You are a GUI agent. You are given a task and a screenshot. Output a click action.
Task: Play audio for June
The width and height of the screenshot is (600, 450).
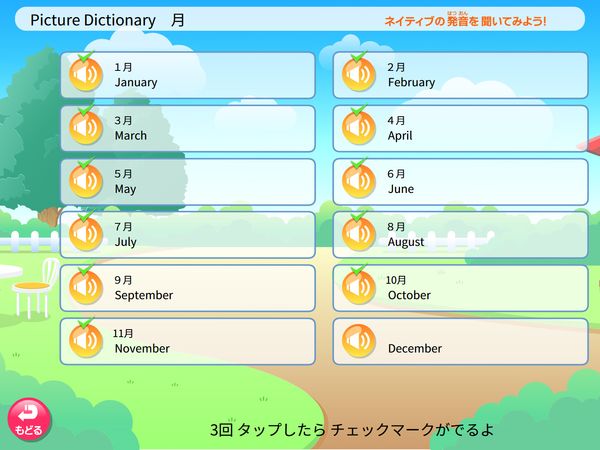[358, 182]
